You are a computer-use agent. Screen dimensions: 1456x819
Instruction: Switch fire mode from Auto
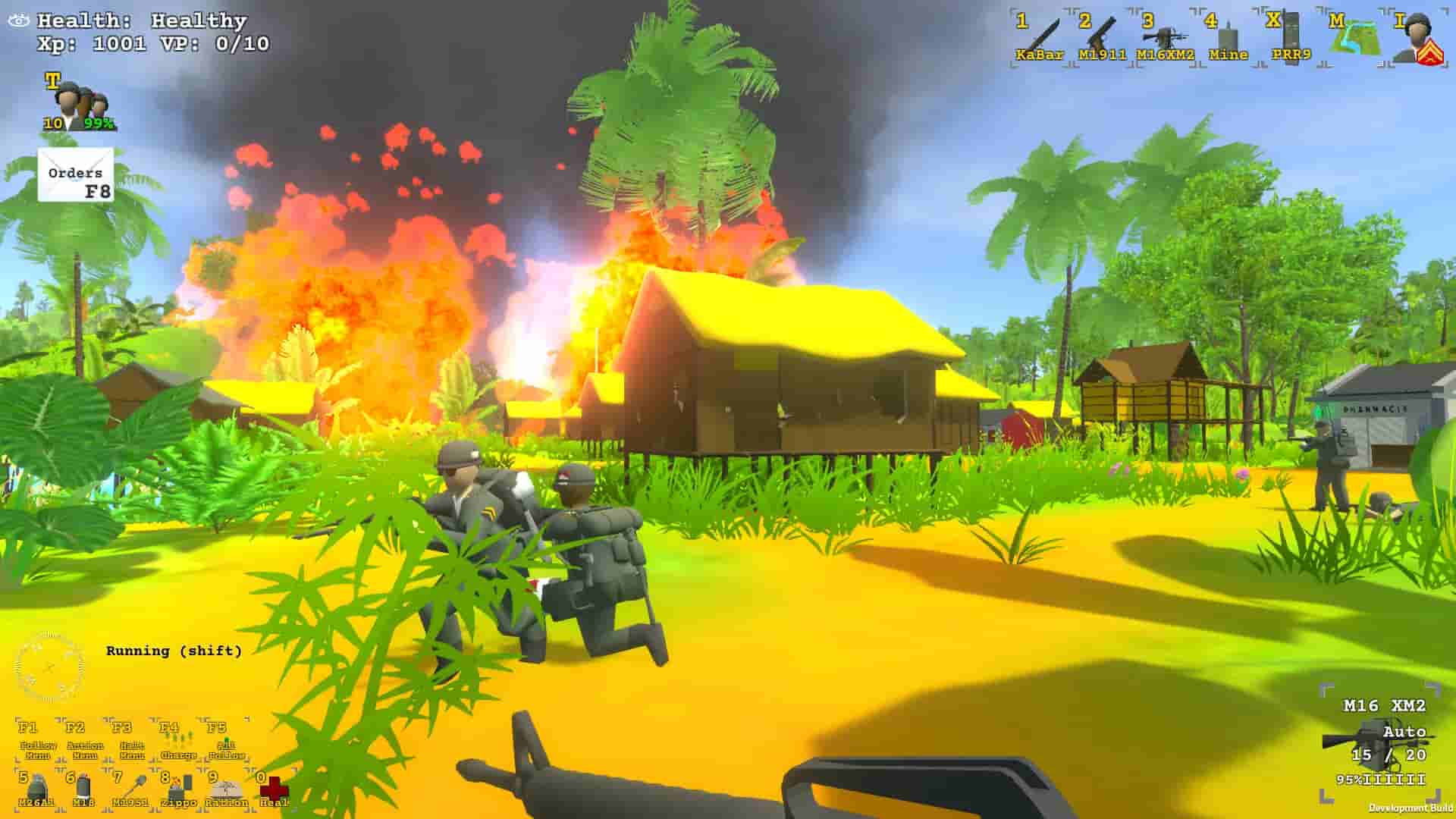(x=1404, y=733)
